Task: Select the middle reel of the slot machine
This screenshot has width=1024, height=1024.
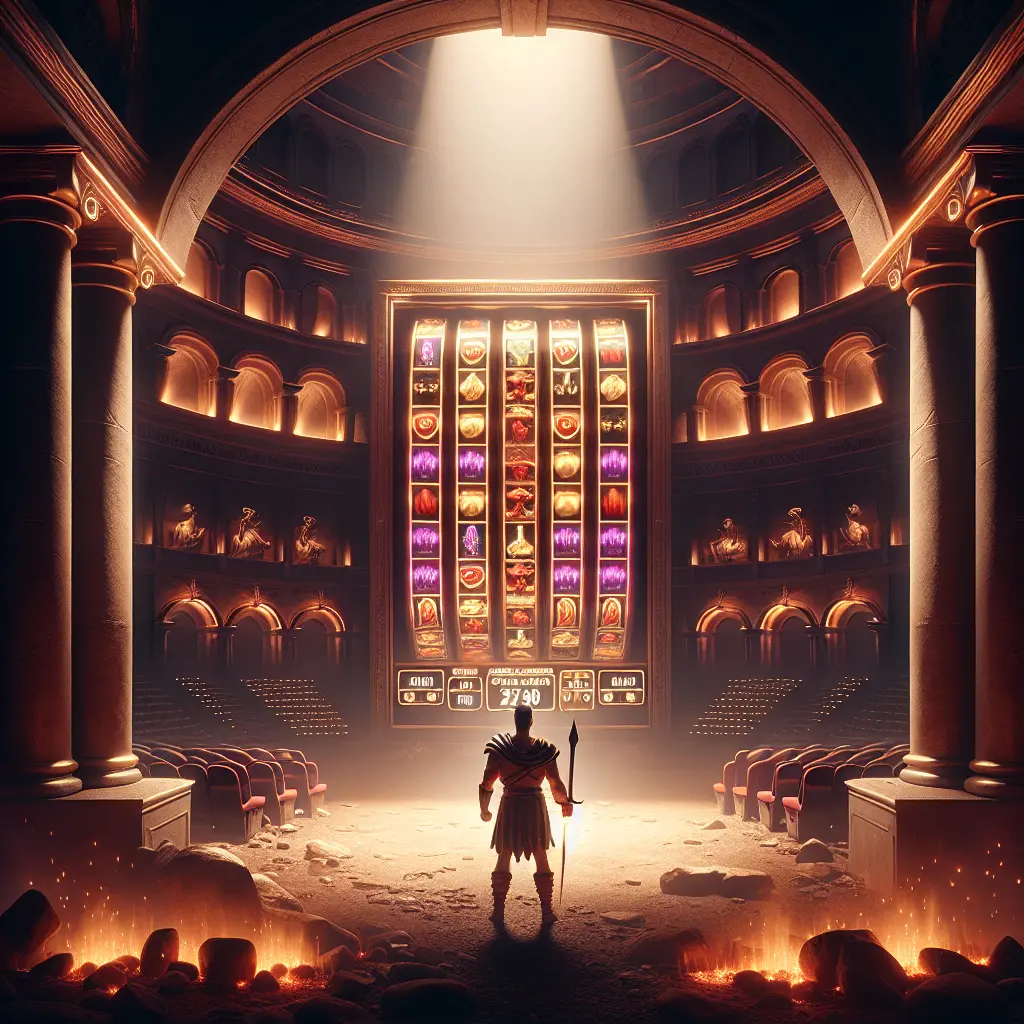Action: tap(519, 488)
